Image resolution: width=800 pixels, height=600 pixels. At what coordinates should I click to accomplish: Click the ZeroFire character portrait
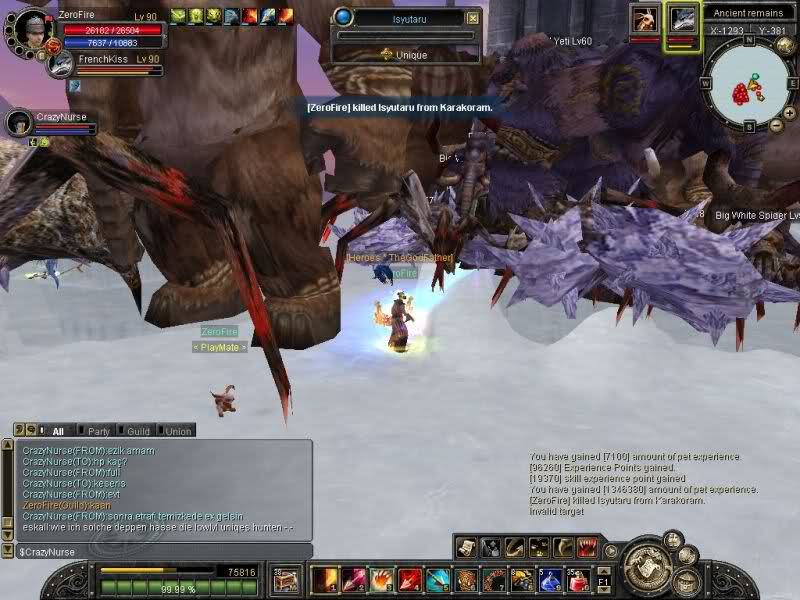(x=30, y=27)
